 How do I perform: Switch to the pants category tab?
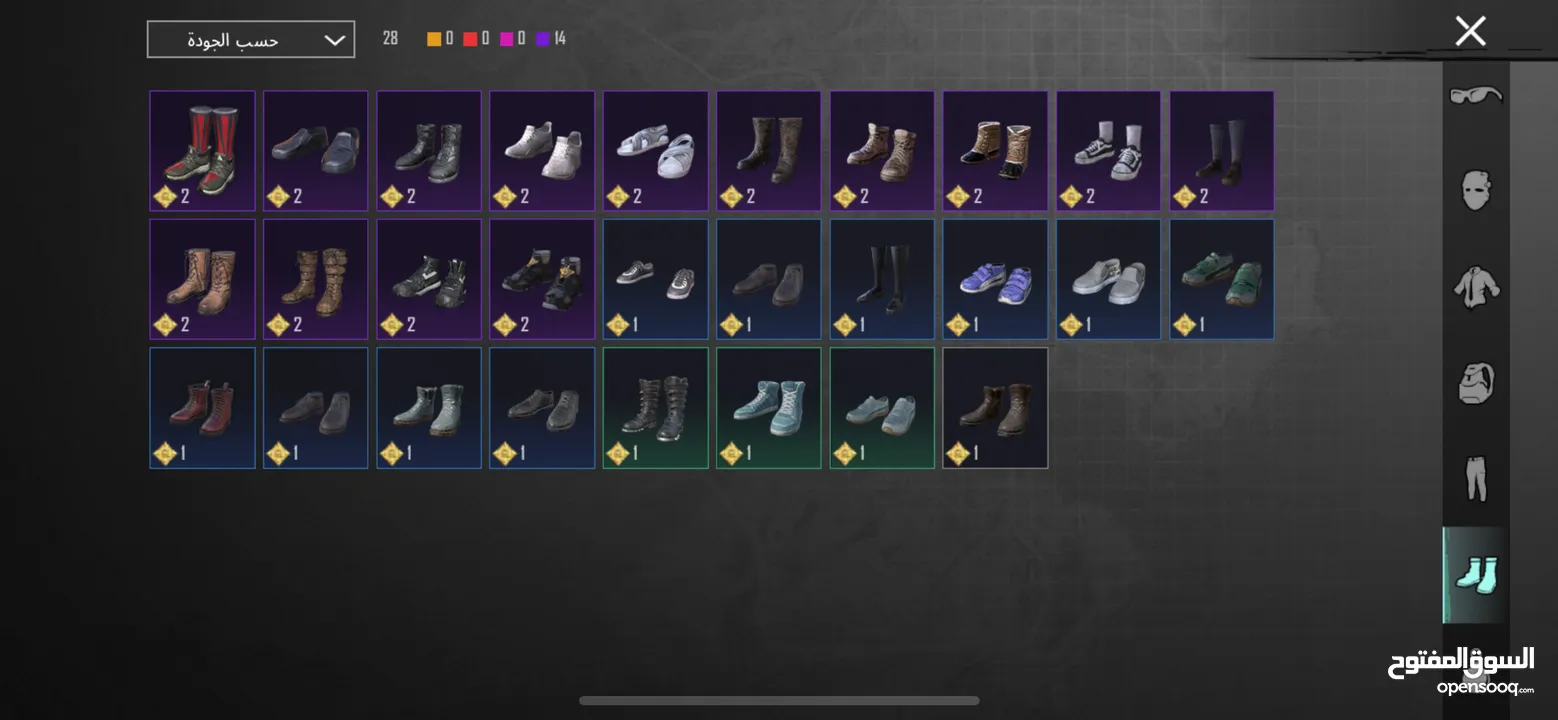pos(1476,478)
